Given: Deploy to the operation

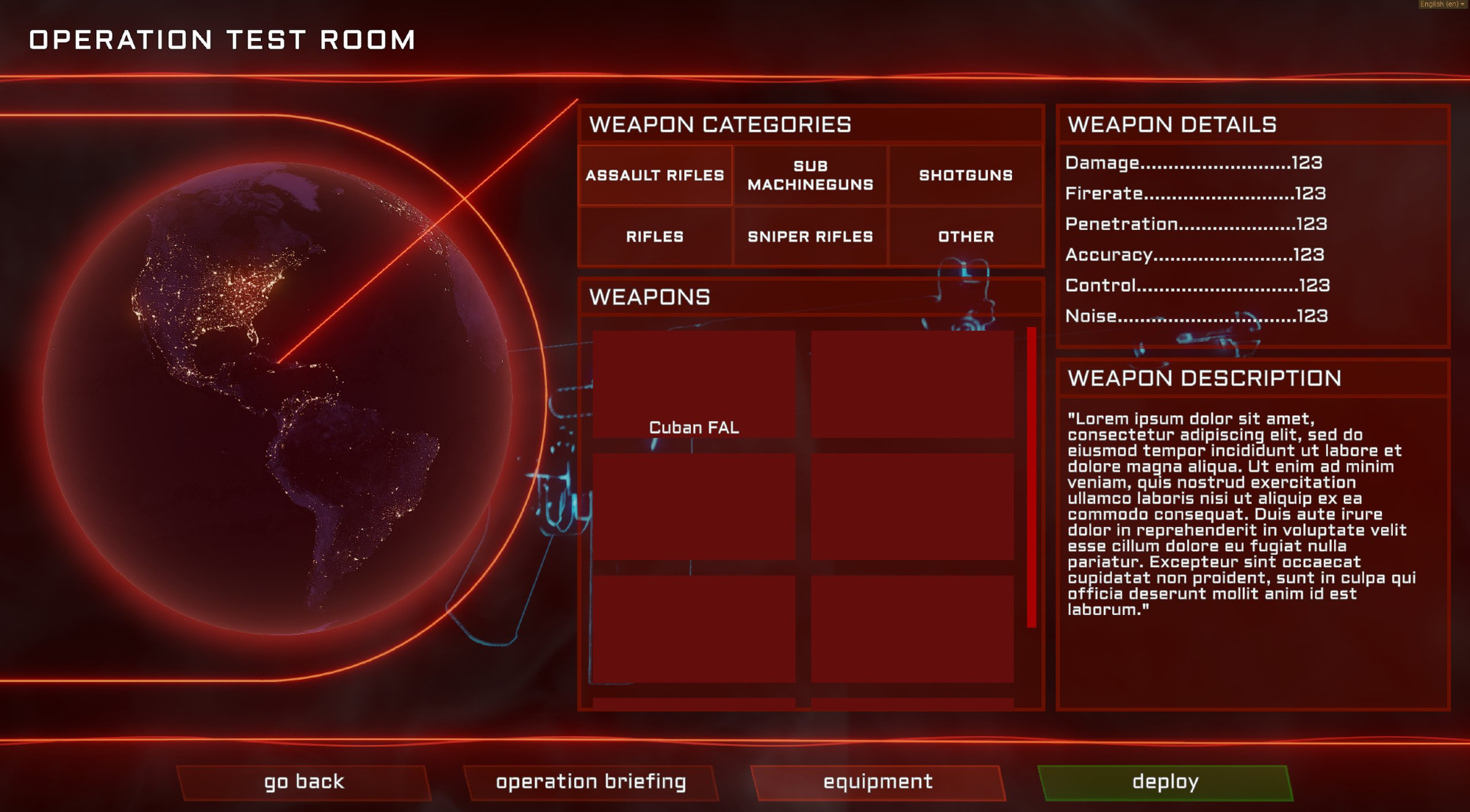Looking at the screenshot, I should point(1165,782).
